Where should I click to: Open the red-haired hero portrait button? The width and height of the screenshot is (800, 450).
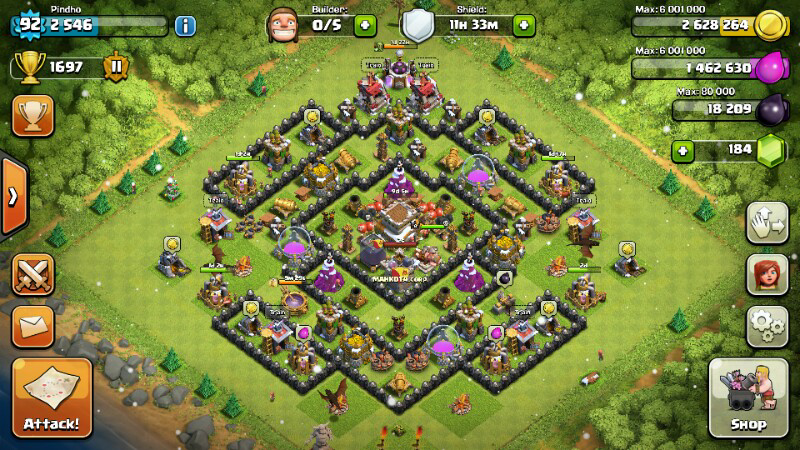pos(767,274)
